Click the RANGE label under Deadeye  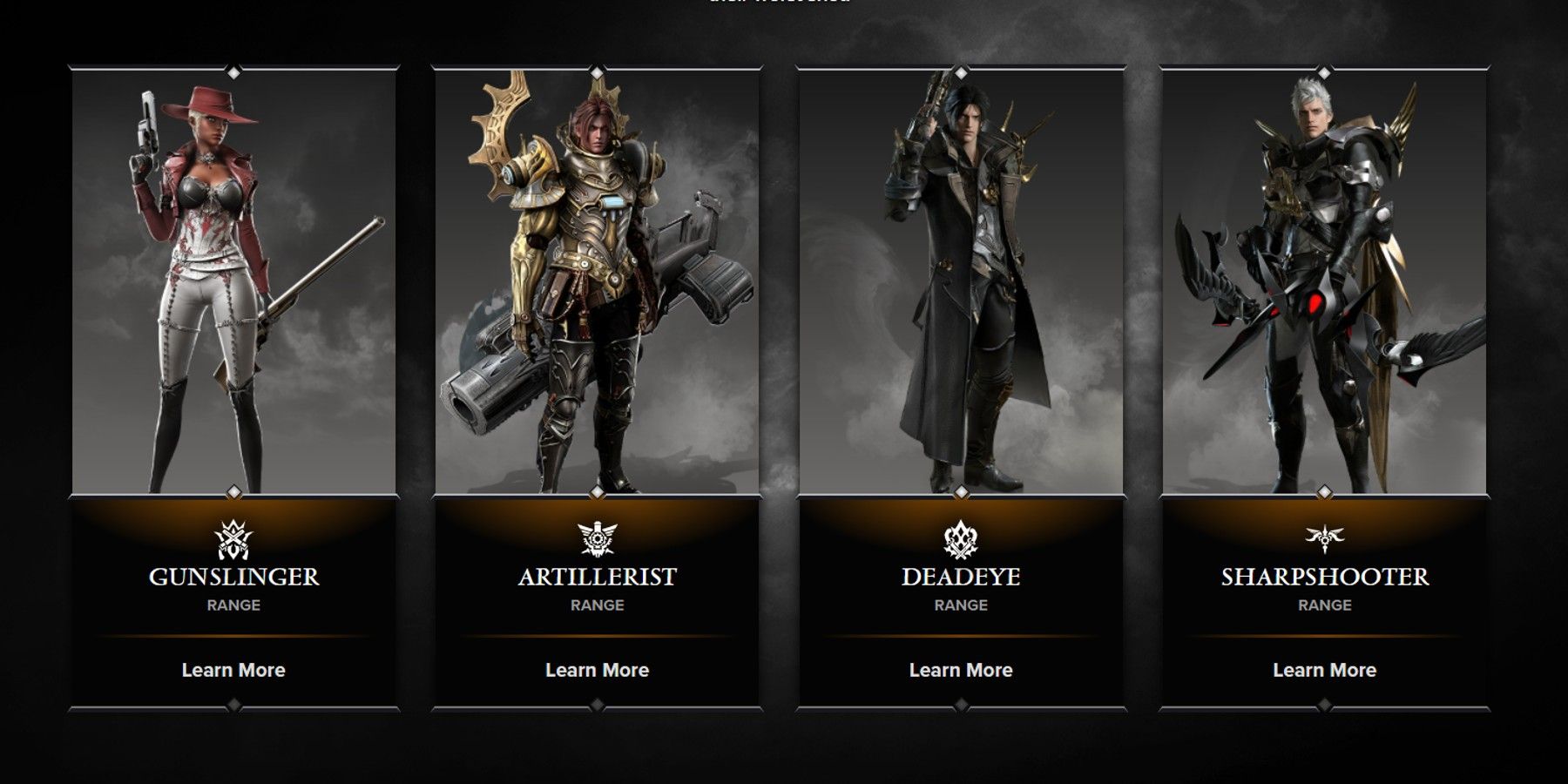pos(960,605)
